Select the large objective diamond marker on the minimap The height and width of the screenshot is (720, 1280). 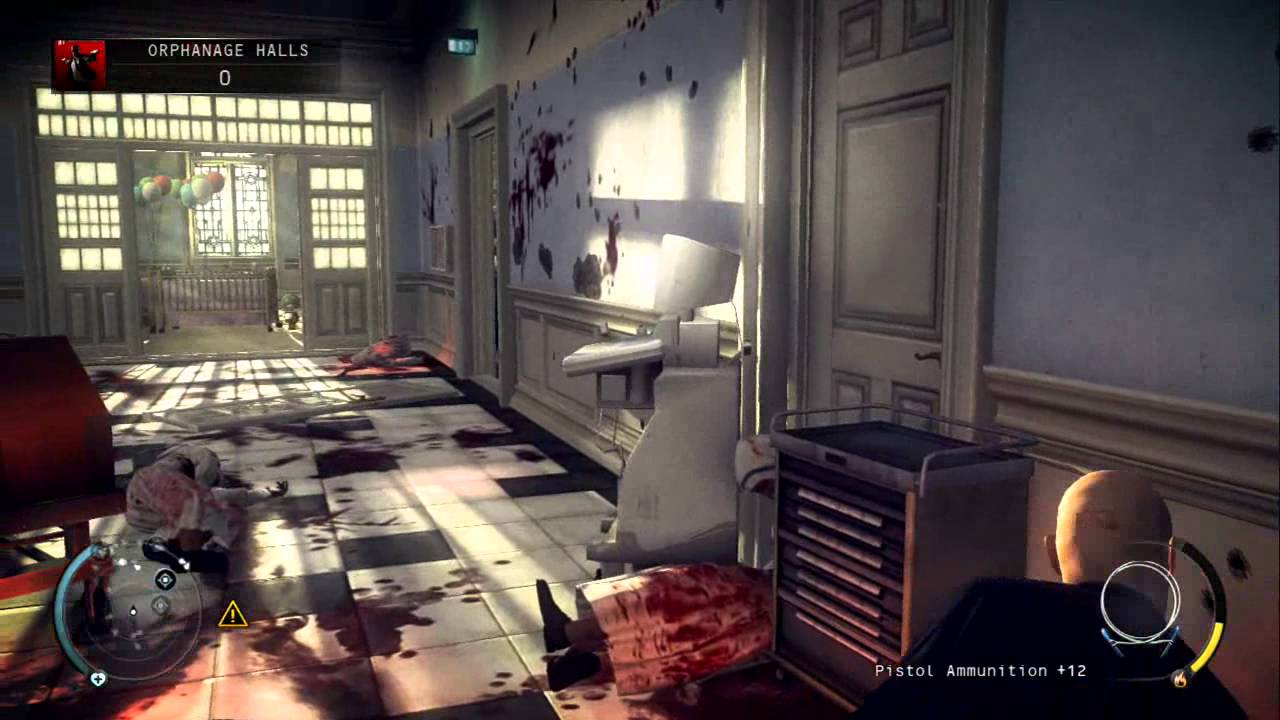point(164,580)
